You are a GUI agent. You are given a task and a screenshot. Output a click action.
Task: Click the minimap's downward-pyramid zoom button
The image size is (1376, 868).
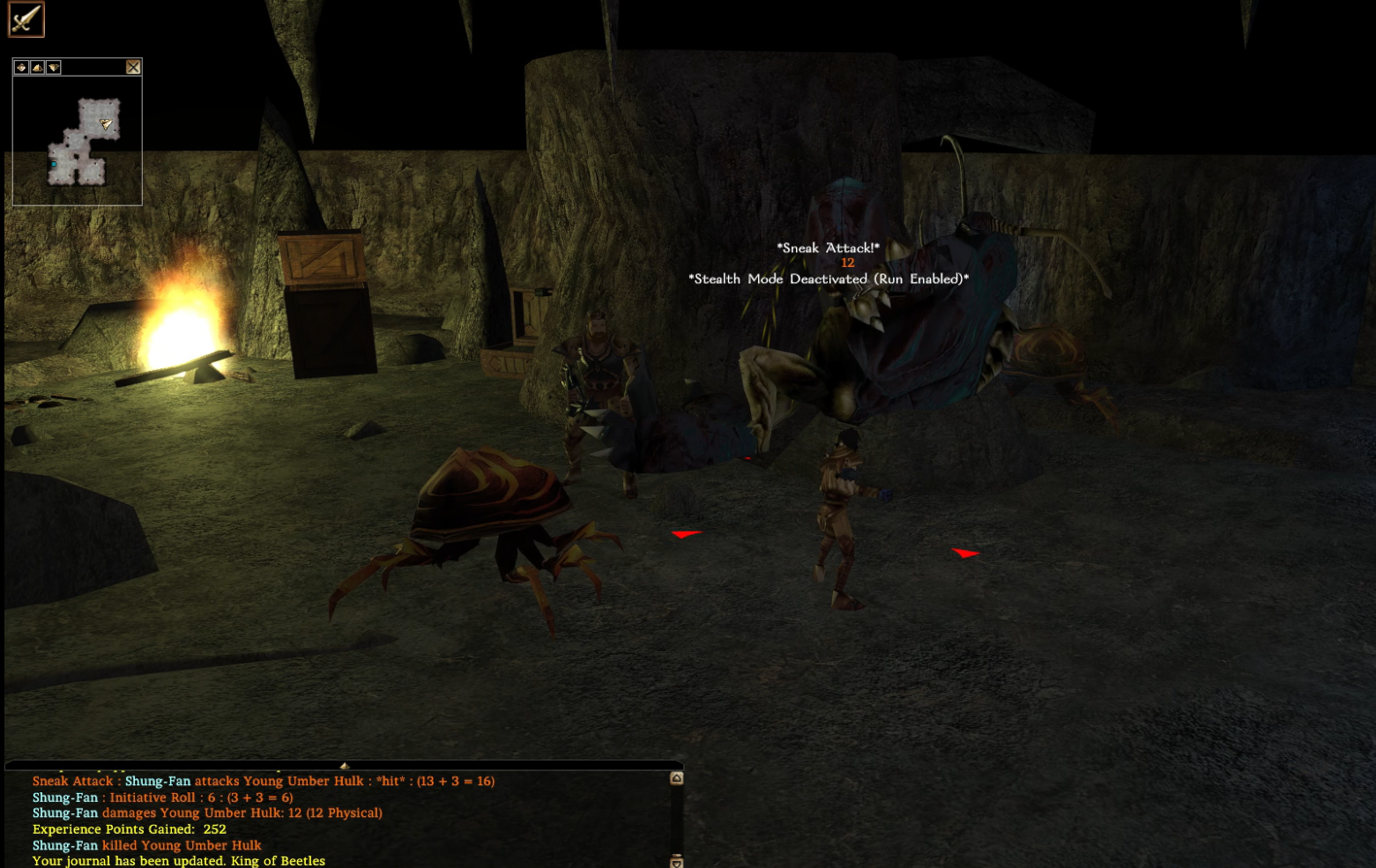[x=54, y=67]
